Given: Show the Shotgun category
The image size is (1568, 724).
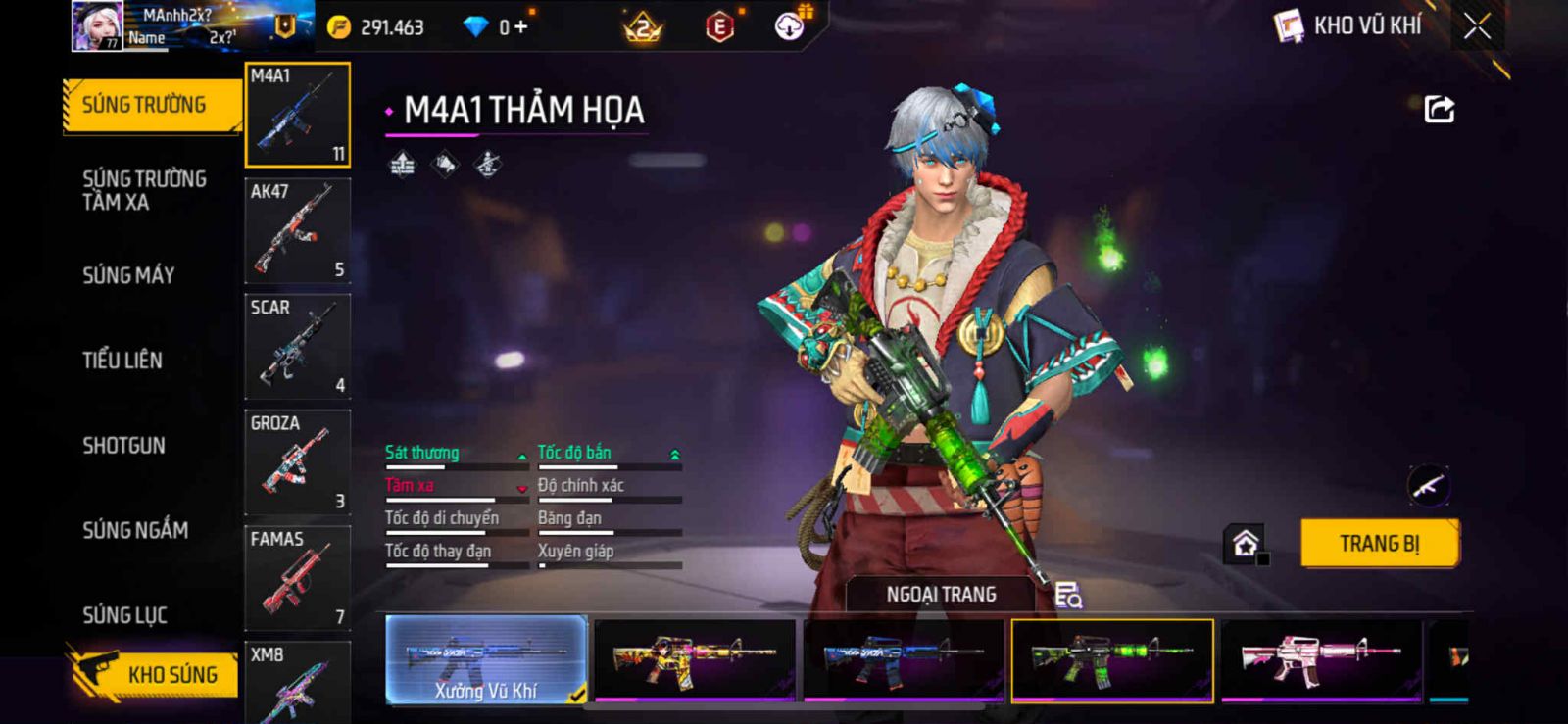Looking at the screenshot, I should (123, 446).
